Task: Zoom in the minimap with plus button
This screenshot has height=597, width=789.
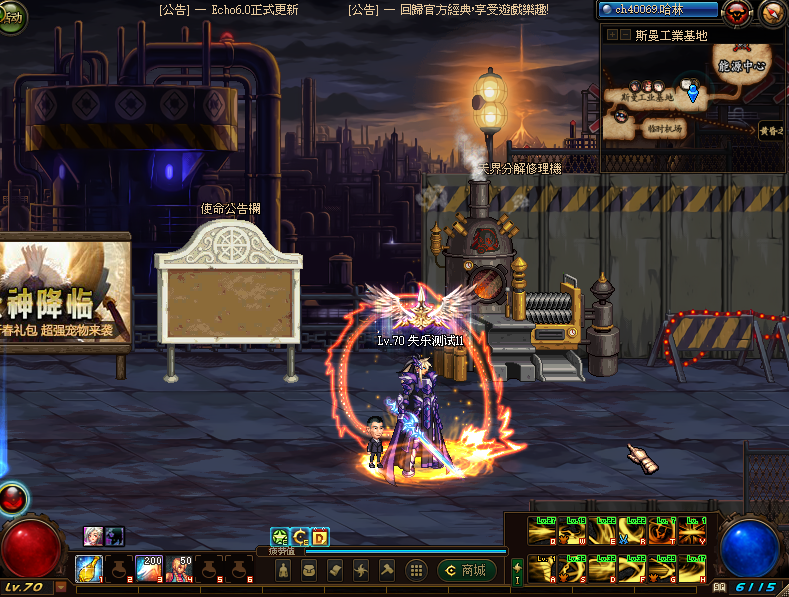Action: point(612,35)
